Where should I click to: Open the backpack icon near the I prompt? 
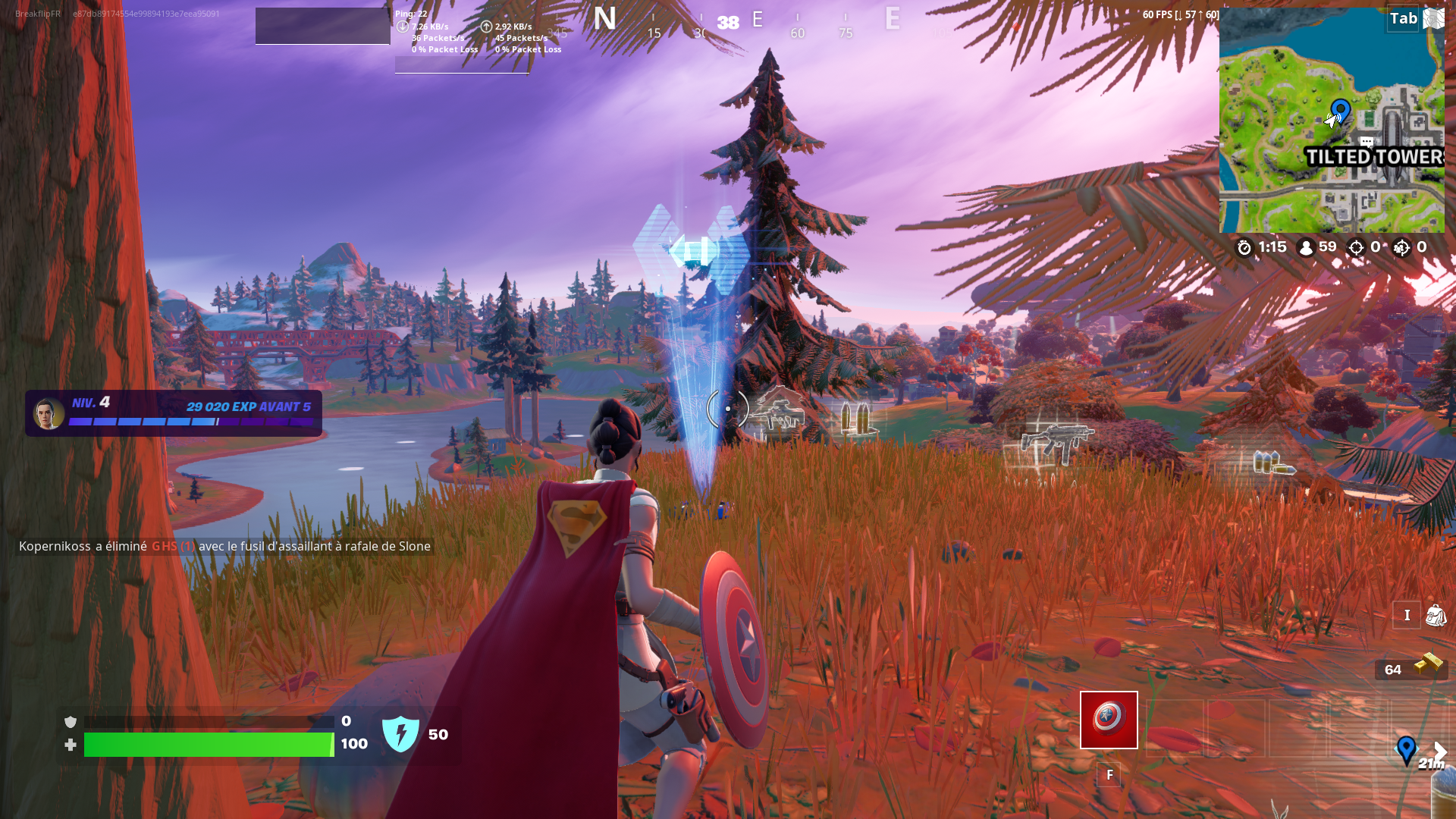pyautogui.click(x=1436, y=615)
